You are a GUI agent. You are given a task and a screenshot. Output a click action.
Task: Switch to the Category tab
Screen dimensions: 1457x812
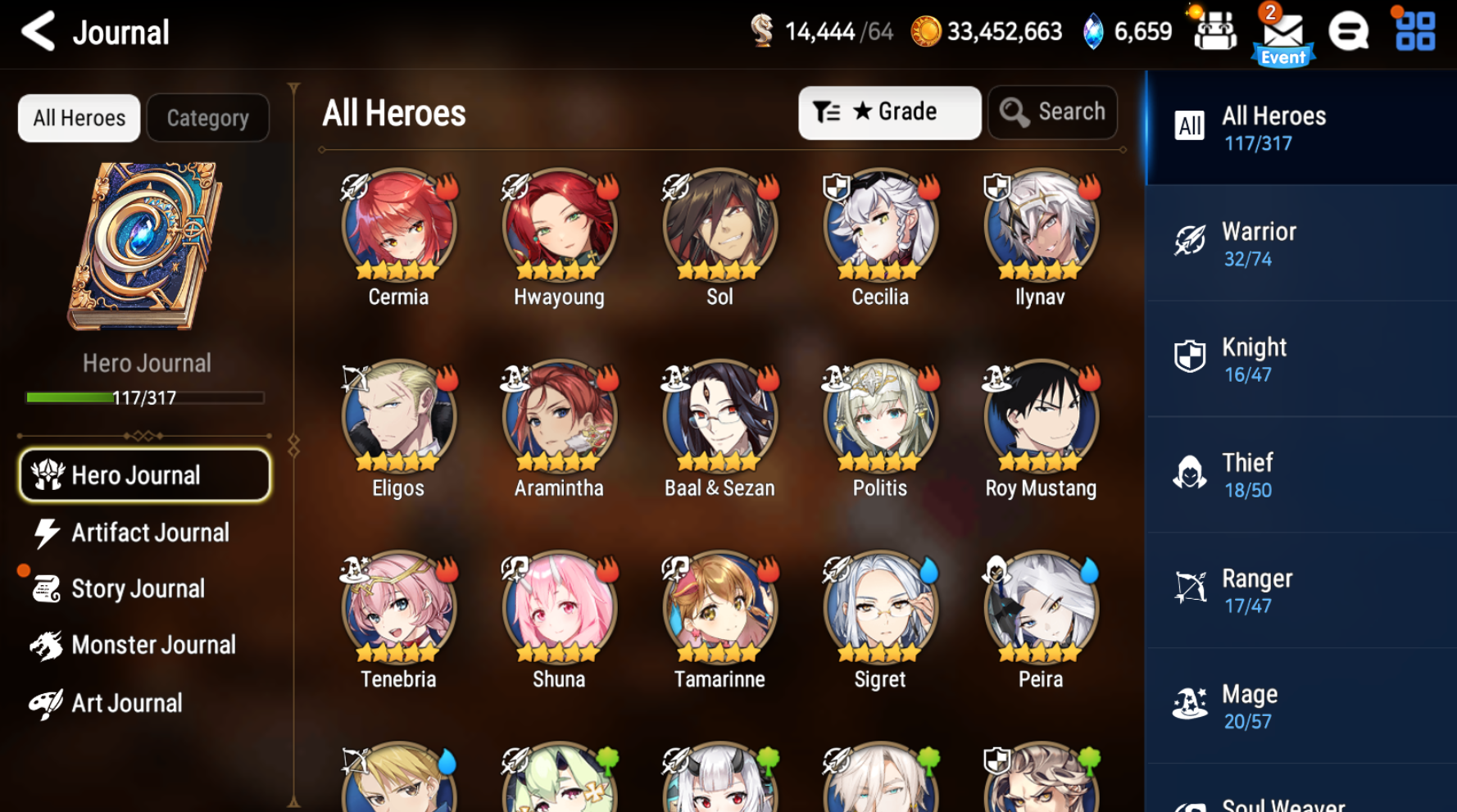(207, 117)
